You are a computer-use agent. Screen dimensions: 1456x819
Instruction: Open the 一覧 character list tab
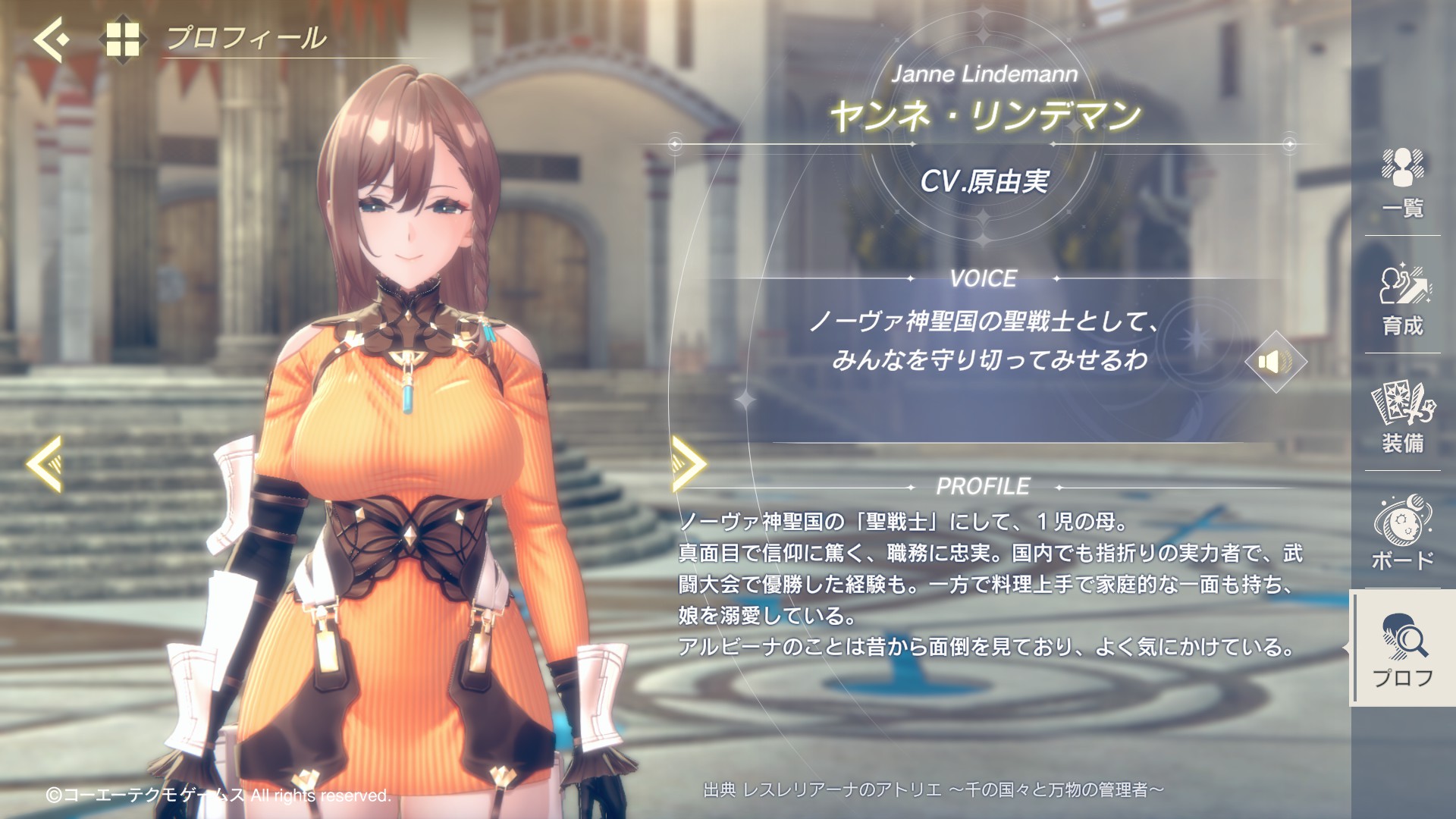[1403, 184]
